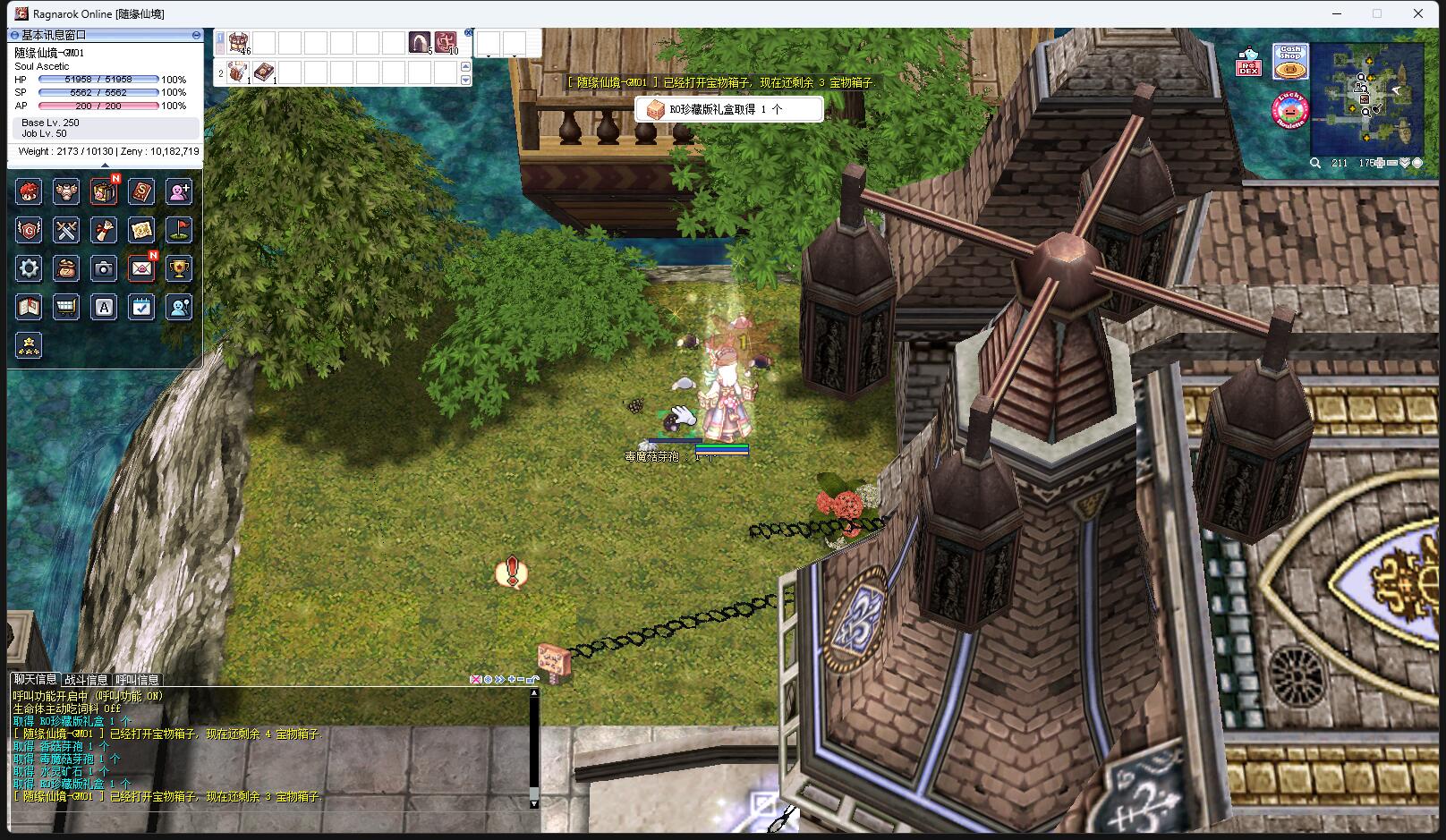Image resolution: width=1446 pixels, height=840 pixels.
Task: Open the settings gear menu icon
Action: point(29,268)
